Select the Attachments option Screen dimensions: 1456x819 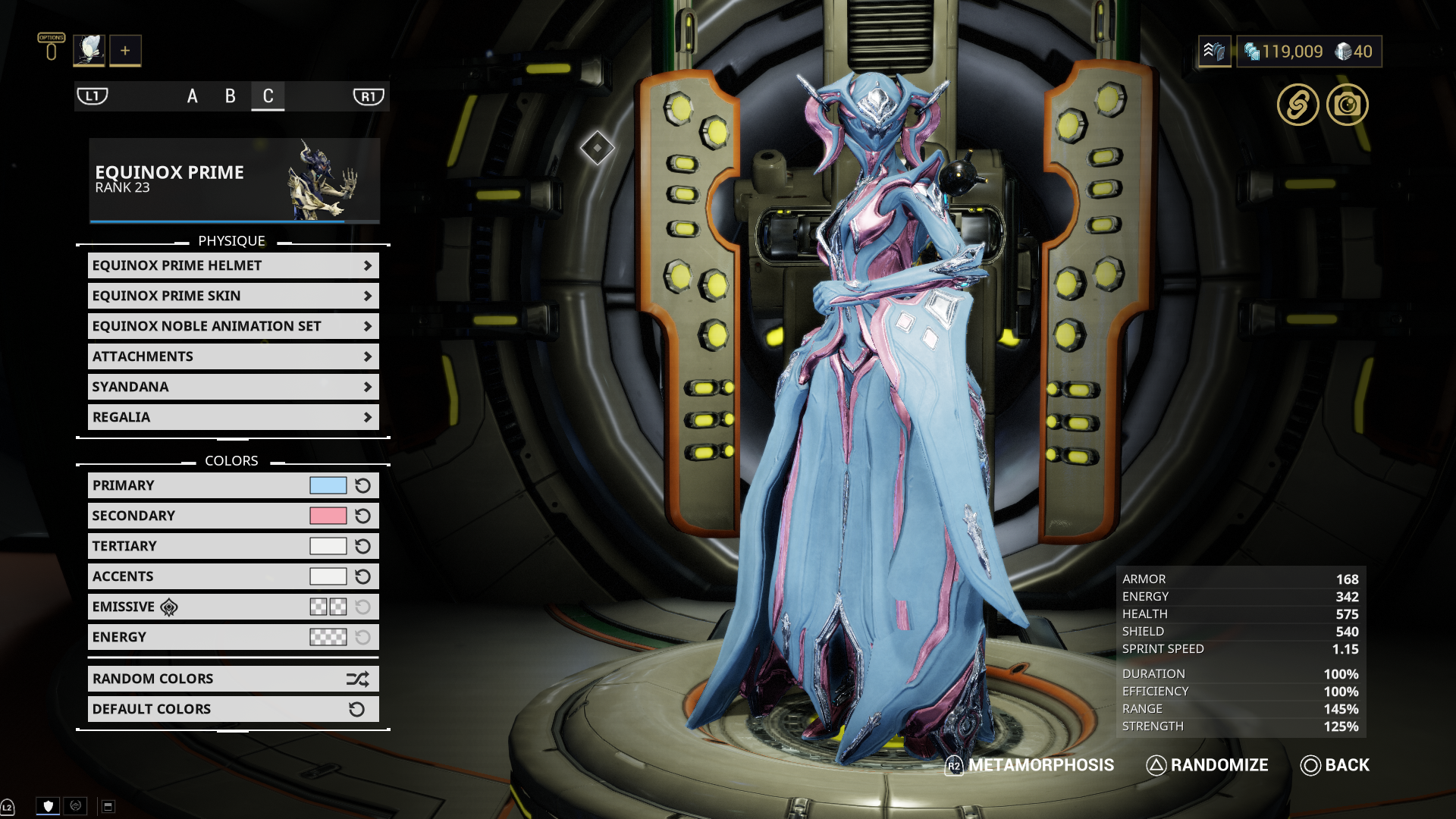[233, 356]
